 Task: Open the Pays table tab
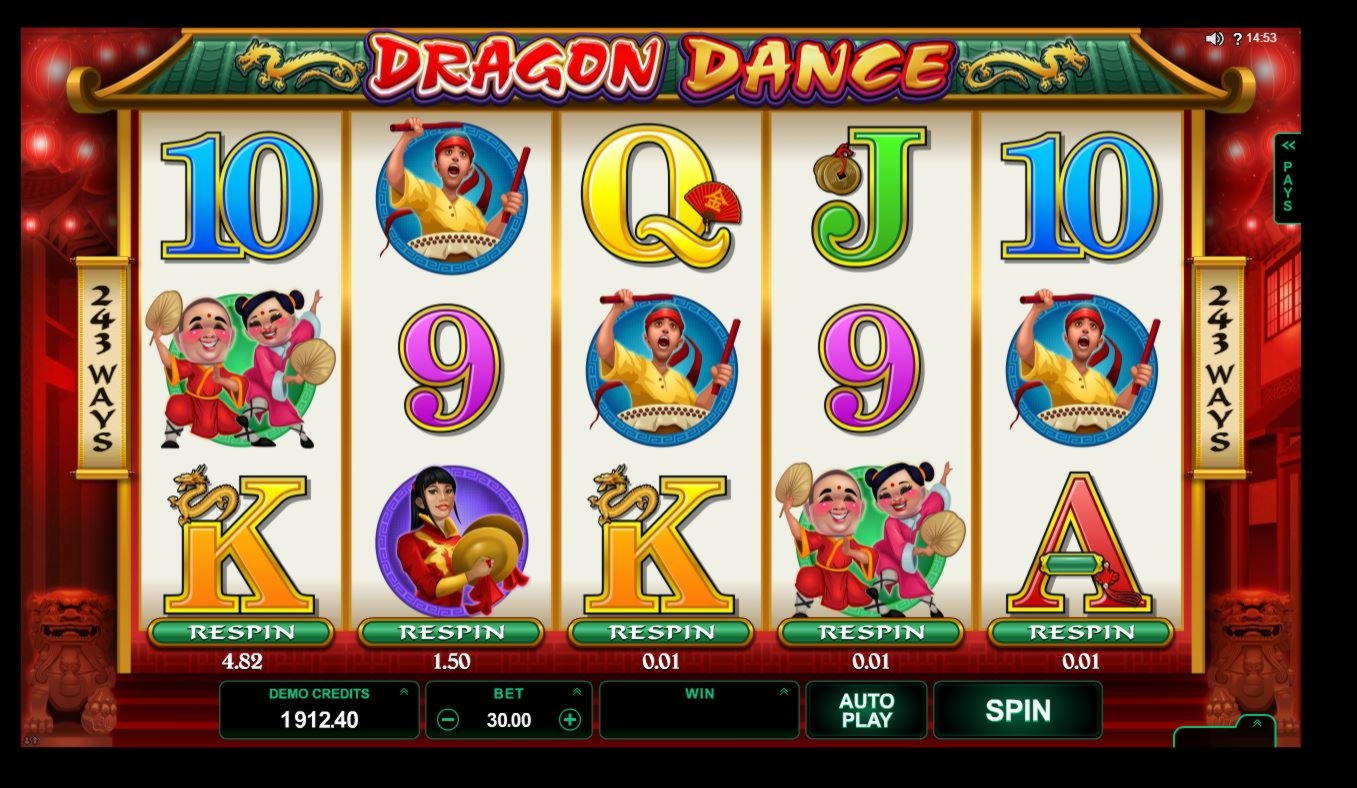pyautogui.click(x=1287, y=178)
